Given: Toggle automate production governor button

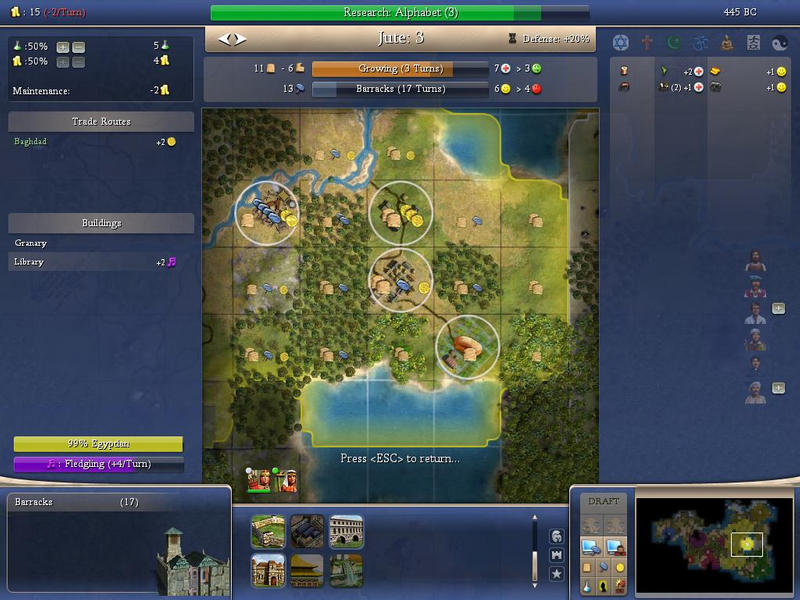Looking at the screenshot, I should coord(590,546).
